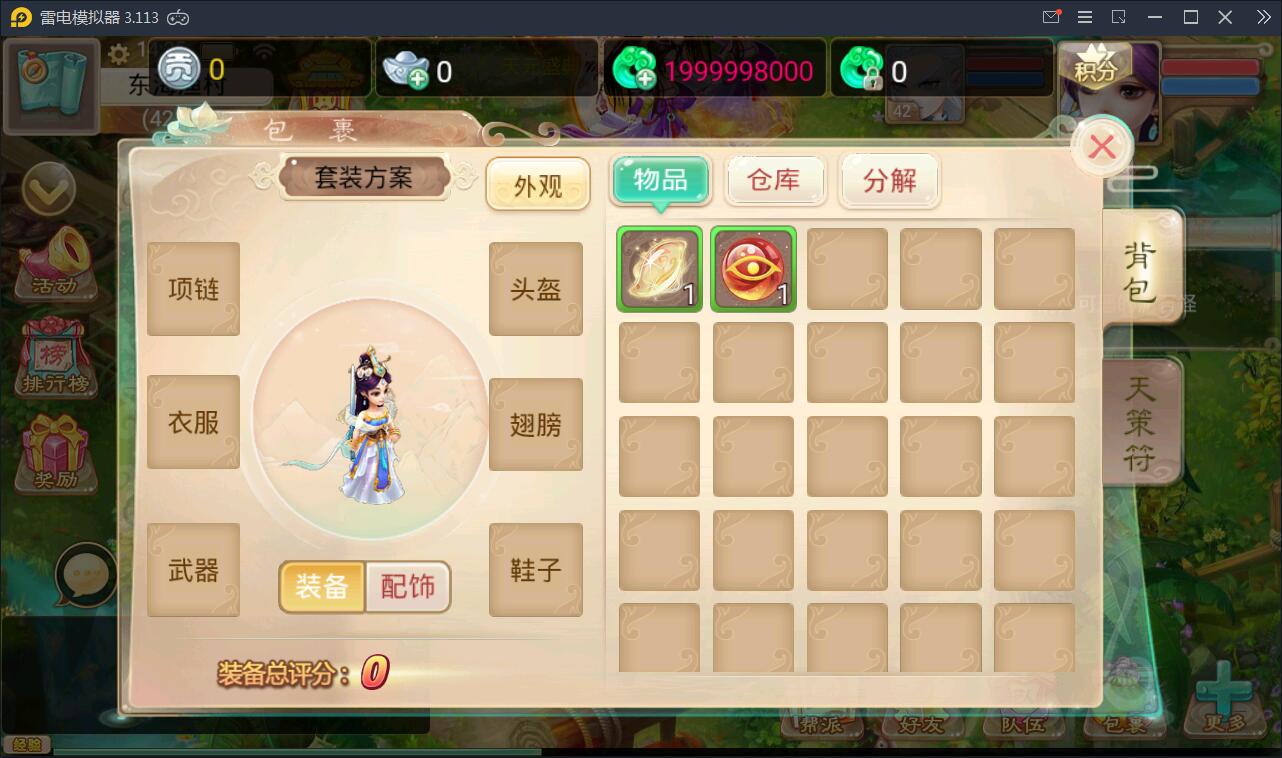Screen dimensions: 1282x758
Task: Open the 活动 activities horn icon
Action: click(x=55, y=260)
